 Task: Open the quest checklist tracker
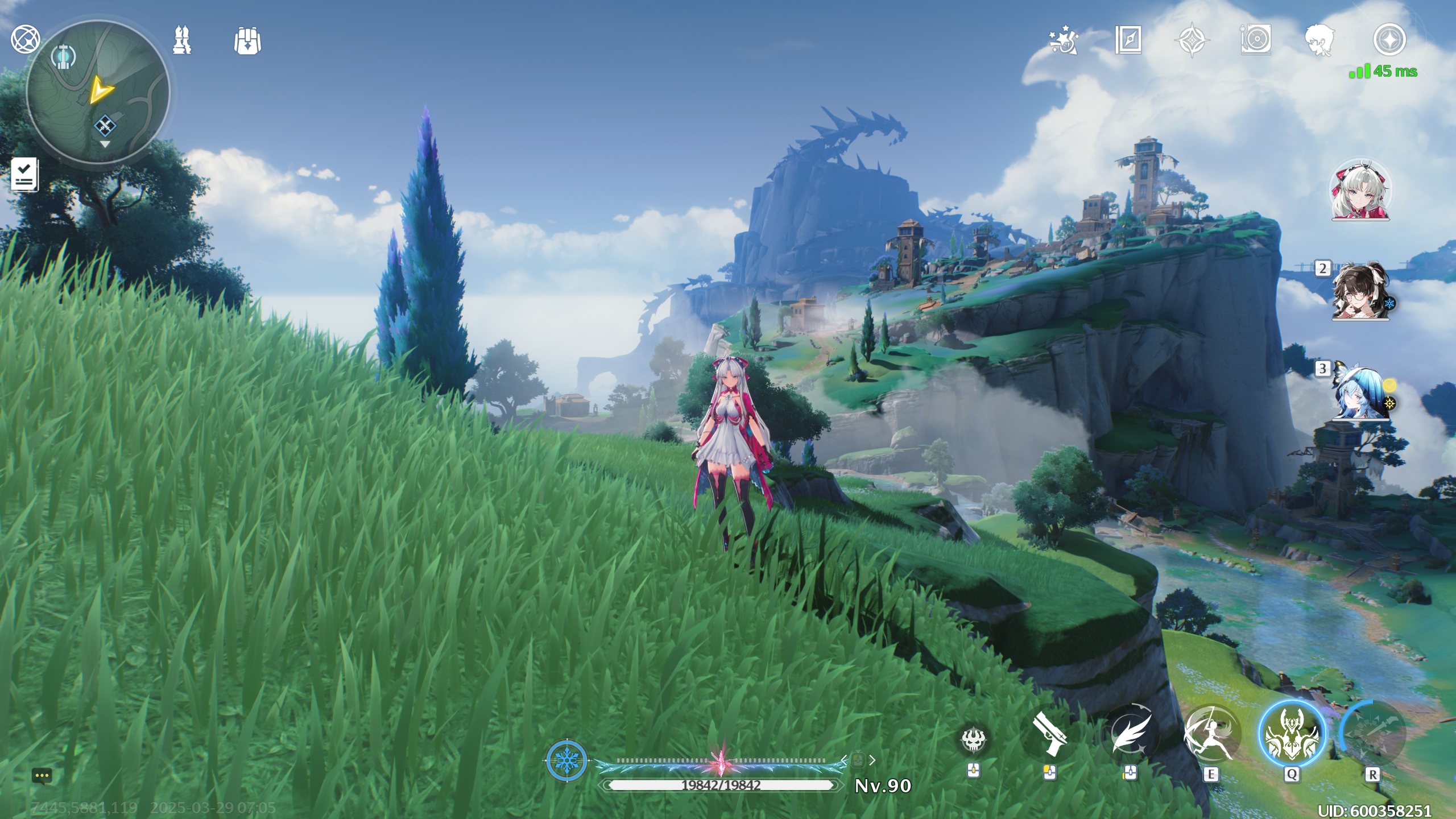click(24, 175)
